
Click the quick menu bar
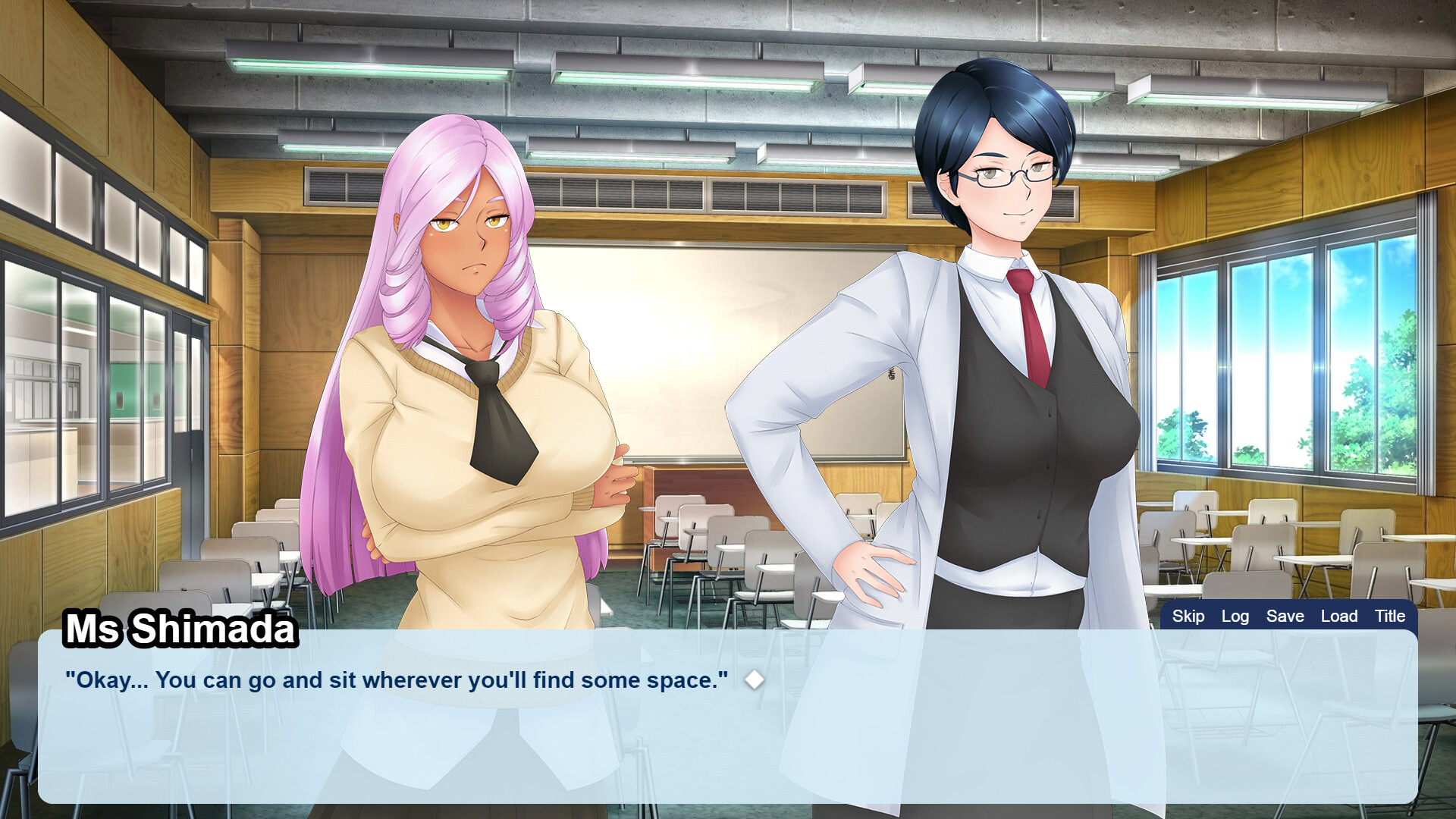pyautogui.click(x=1289, y=617)
